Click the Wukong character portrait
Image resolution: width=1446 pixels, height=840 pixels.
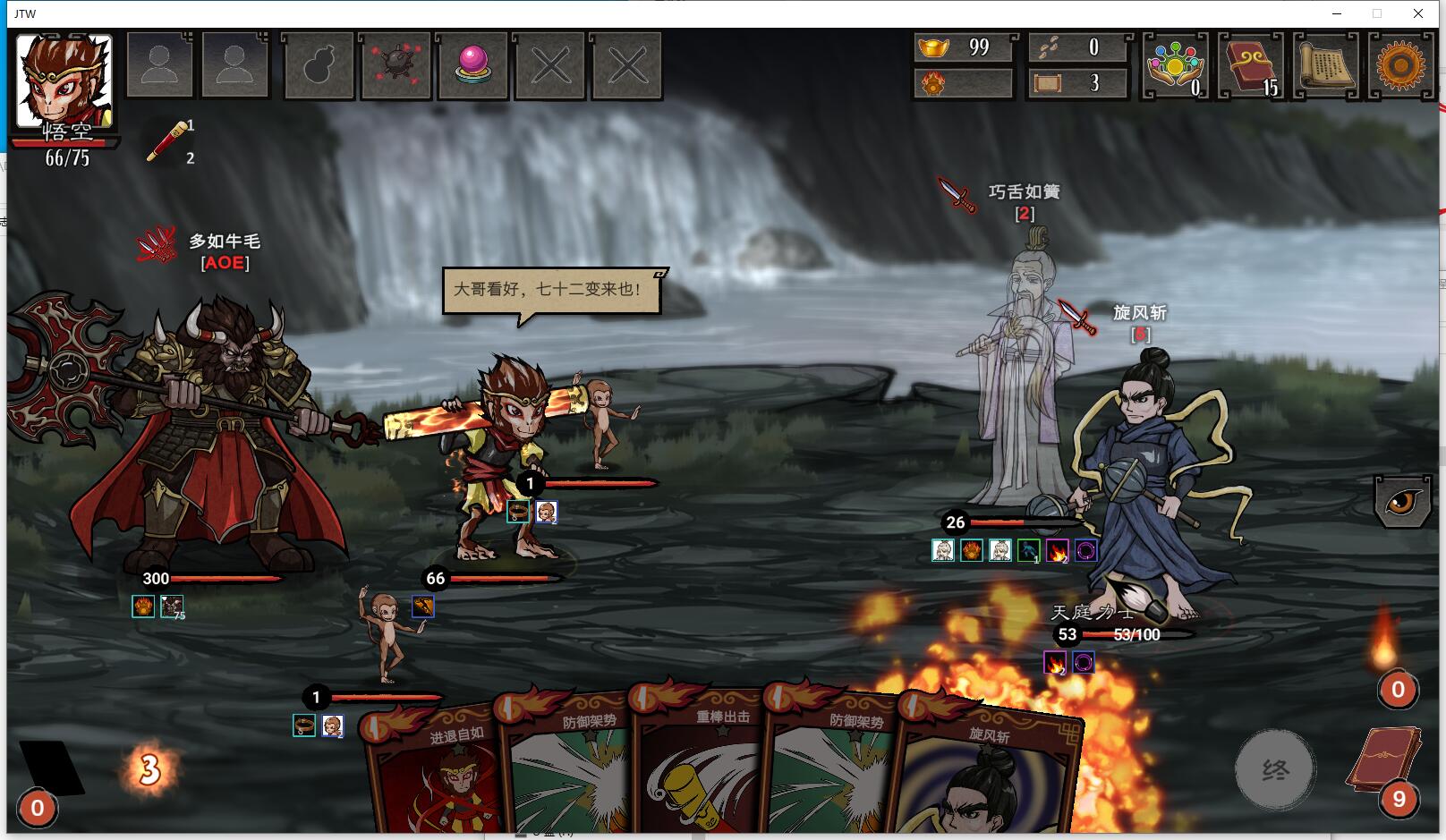64,81
